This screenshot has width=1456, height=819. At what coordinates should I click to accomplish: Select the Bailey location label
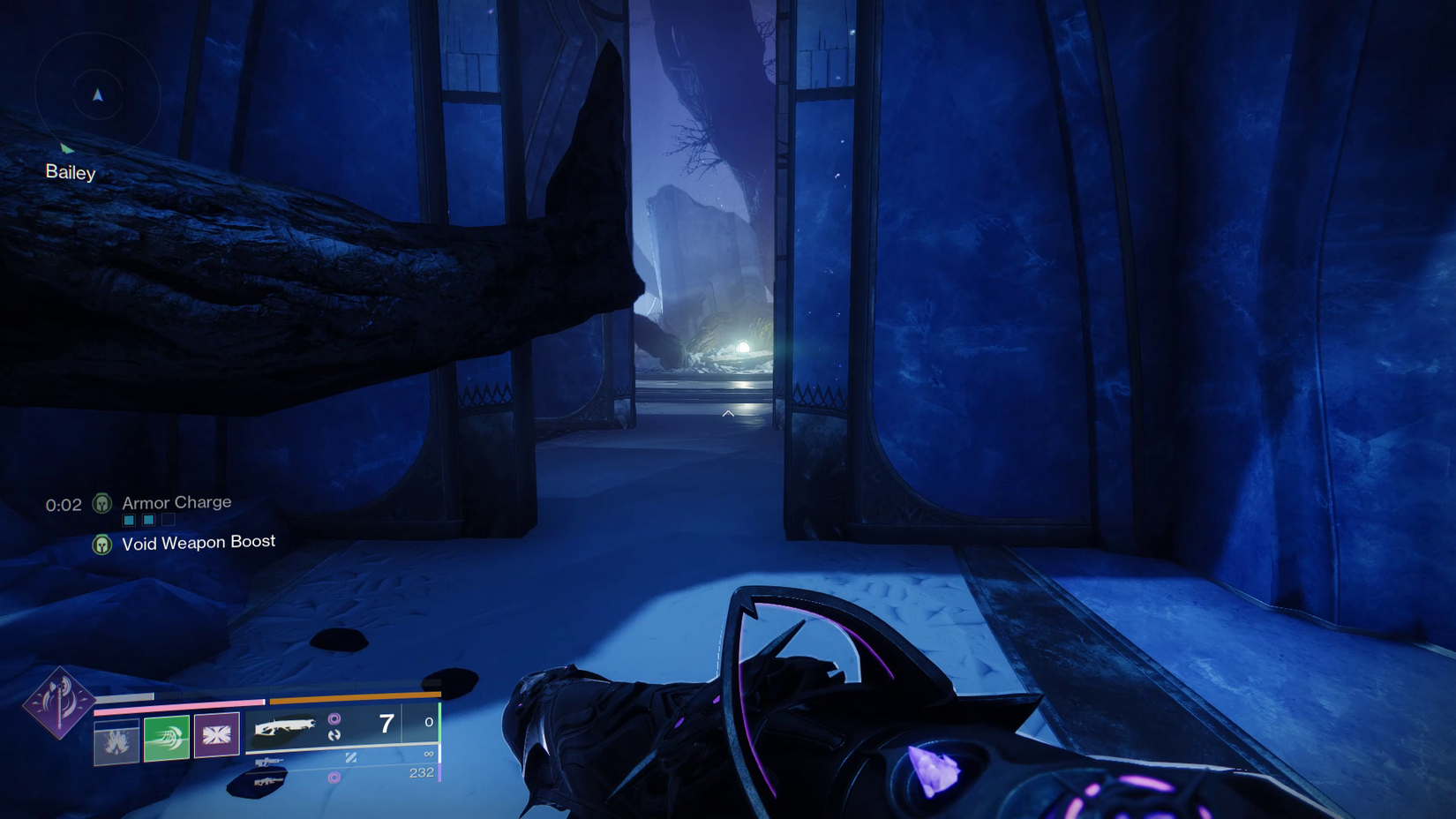pyautogui.click(x=70, y=172)
